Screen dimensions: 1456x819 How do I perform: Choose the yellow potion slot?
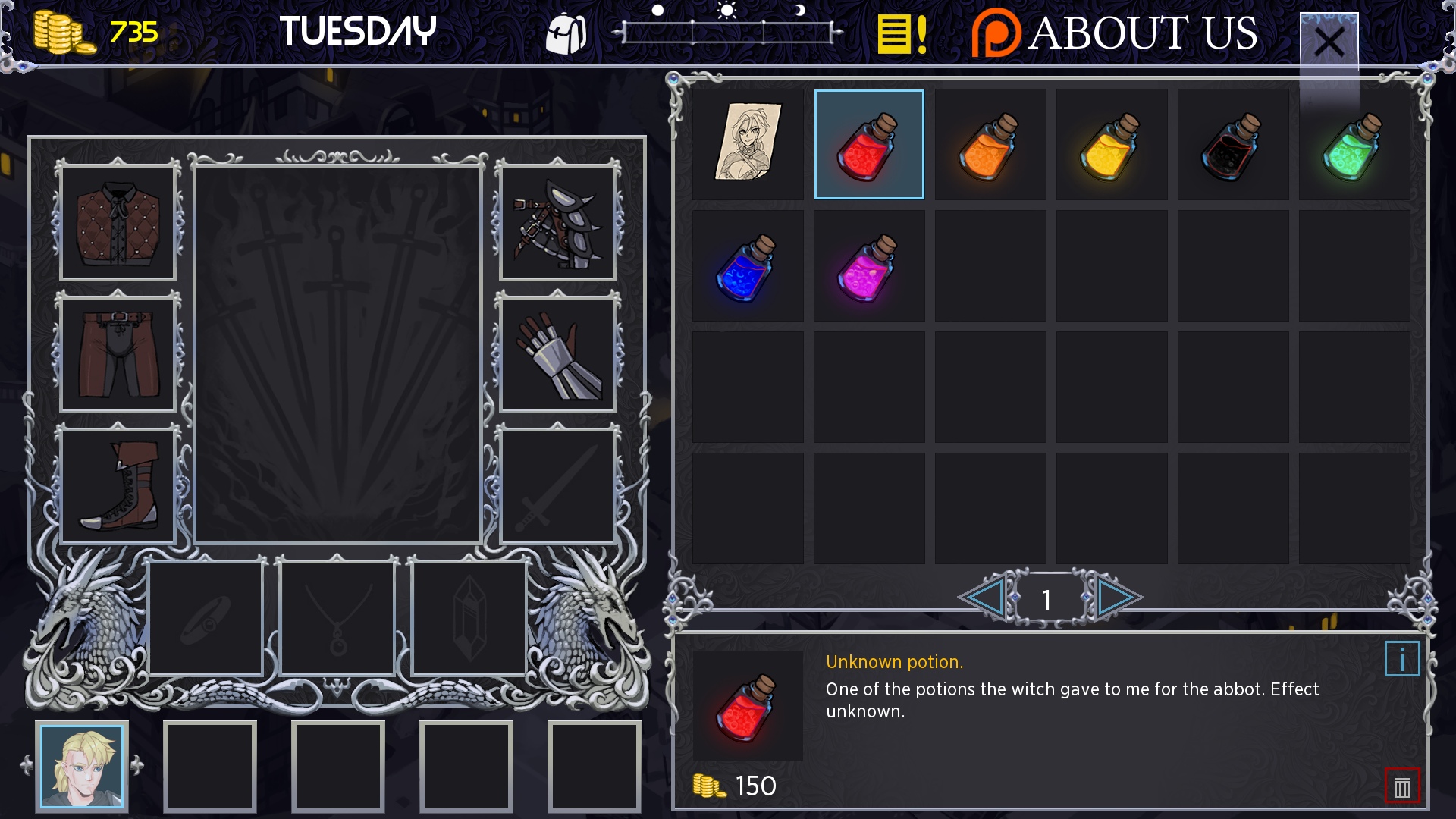[1112, 144]
